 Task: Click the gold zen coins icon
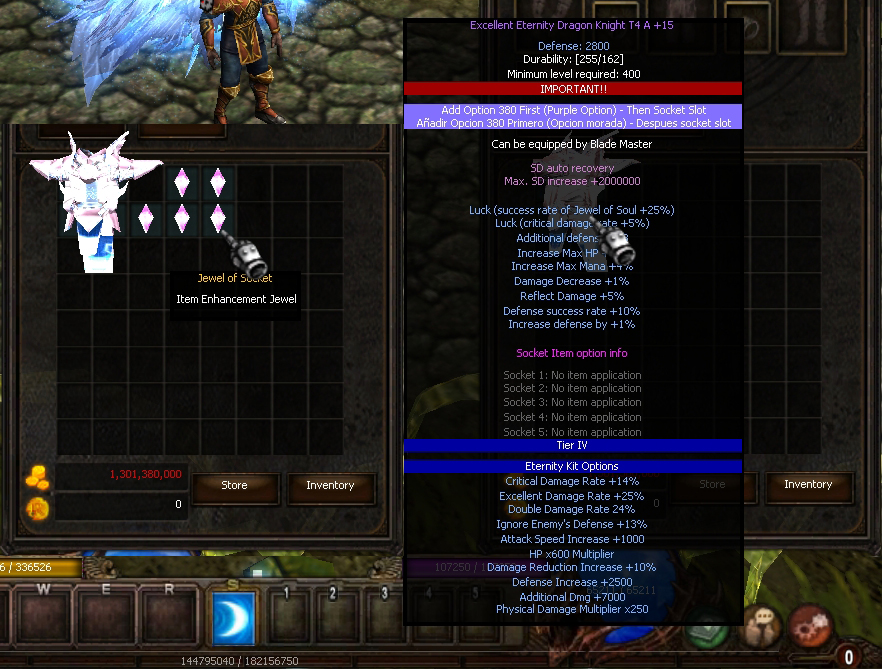pyautogui.click(x=37, y=477)
